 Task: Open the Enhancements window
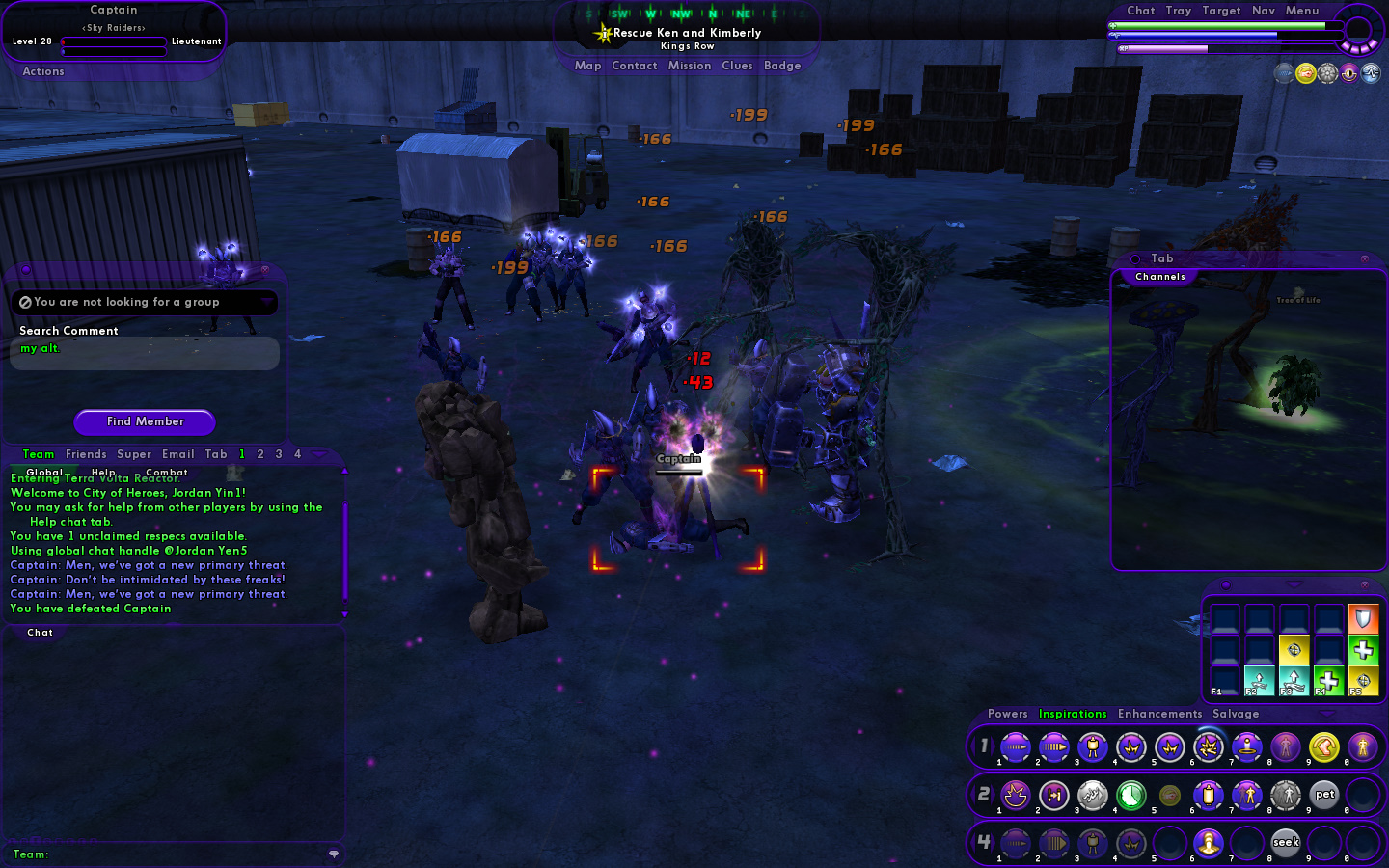click(1159, 714)
